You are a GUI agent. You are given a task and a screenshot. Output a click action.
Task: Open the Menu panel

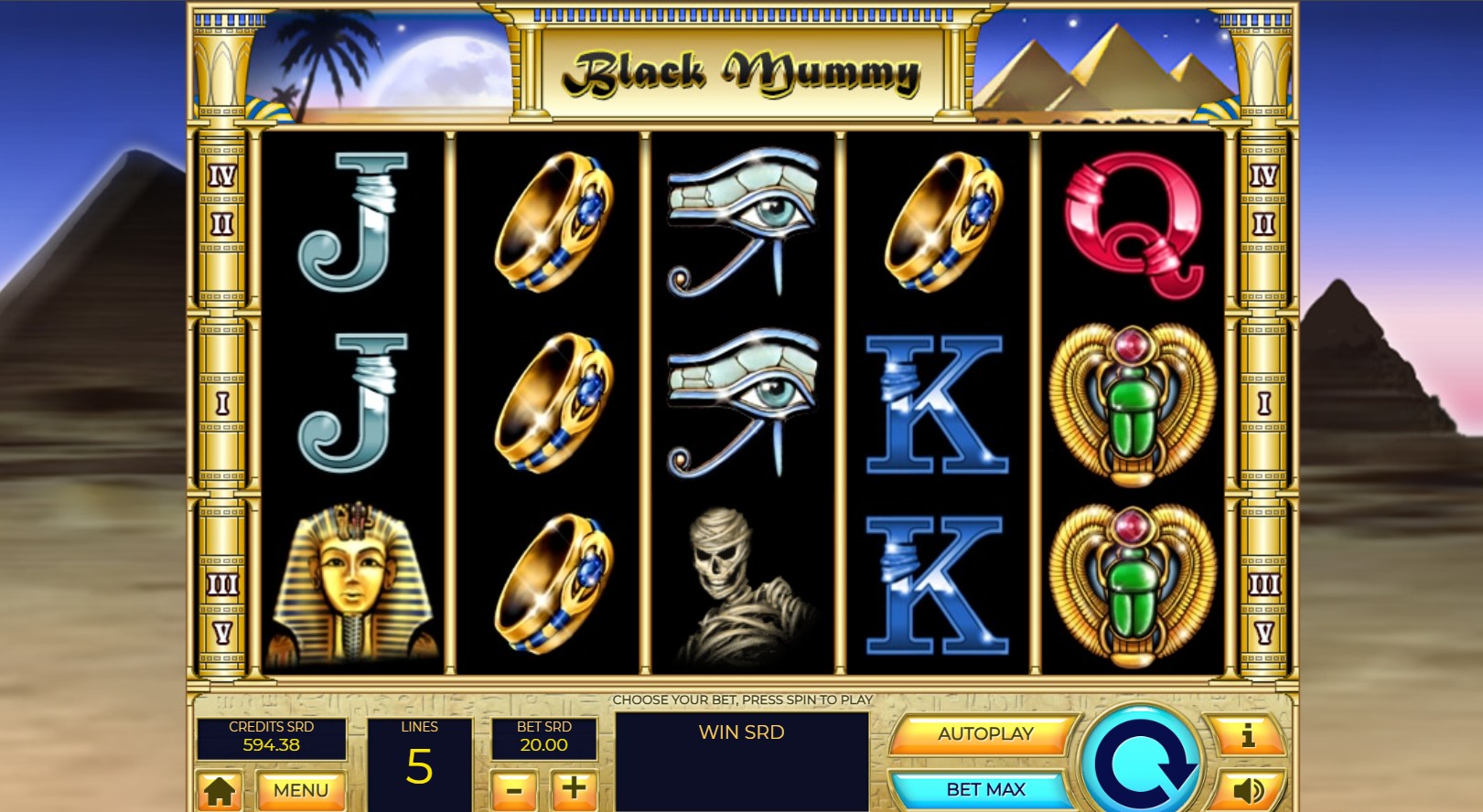(x=302, y=787)
